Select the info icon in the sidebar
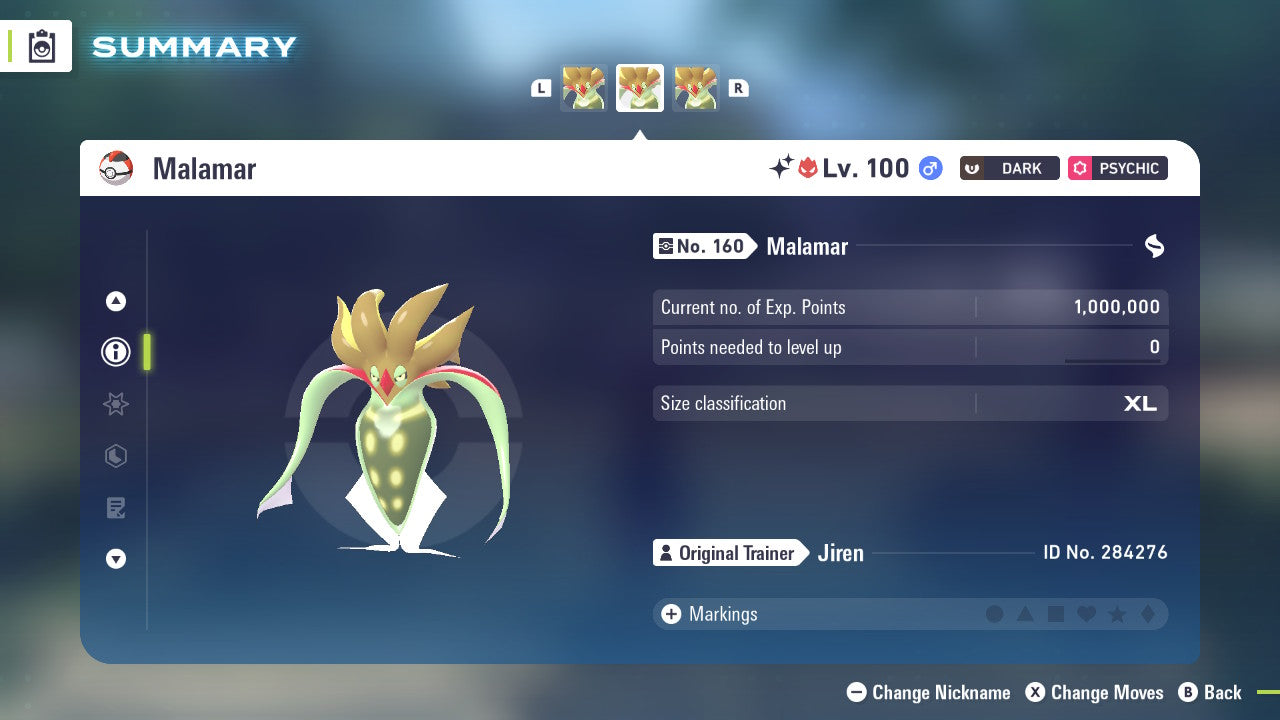1280x720 pixels. coord(115,352)
